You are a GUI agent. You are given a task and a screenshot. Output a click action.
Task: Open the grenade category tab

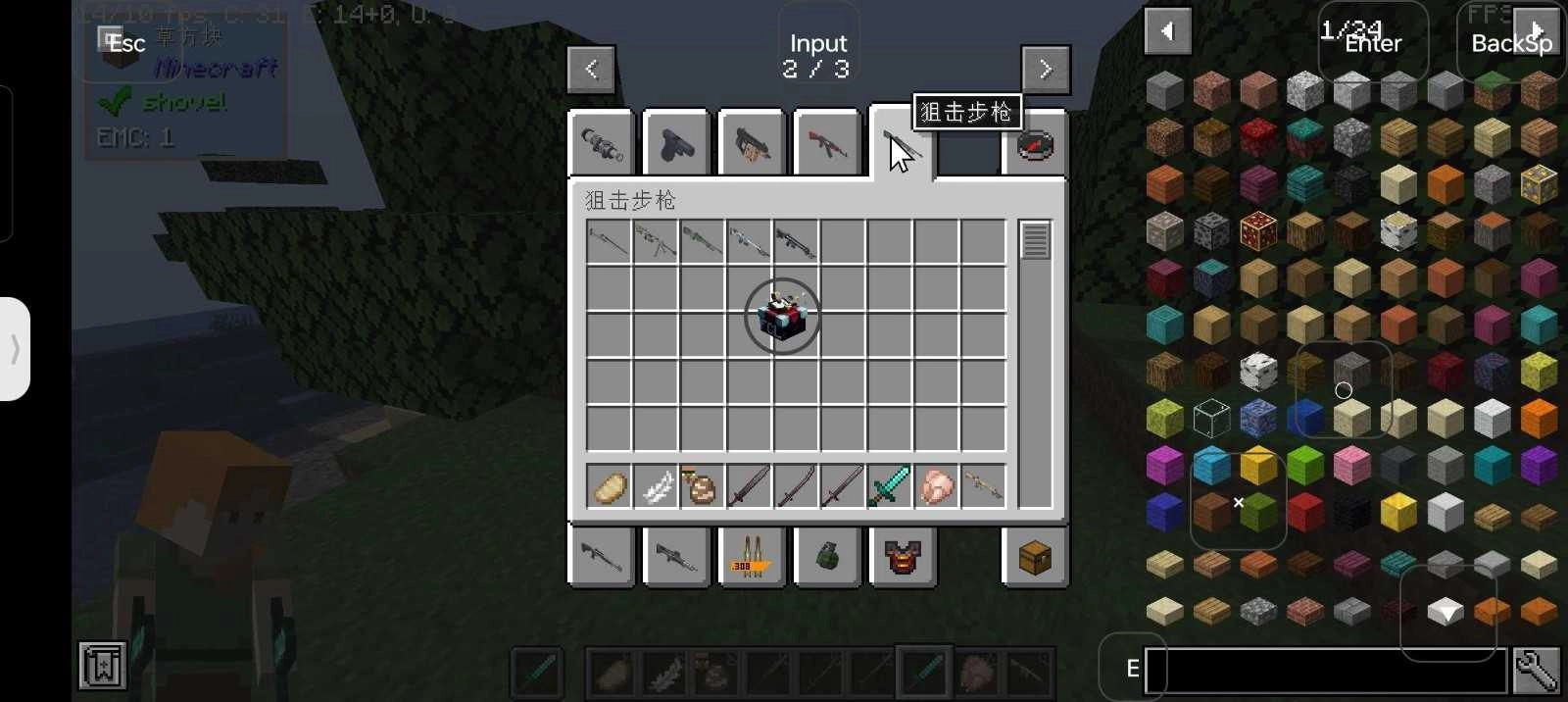click(x=827, y=557)
